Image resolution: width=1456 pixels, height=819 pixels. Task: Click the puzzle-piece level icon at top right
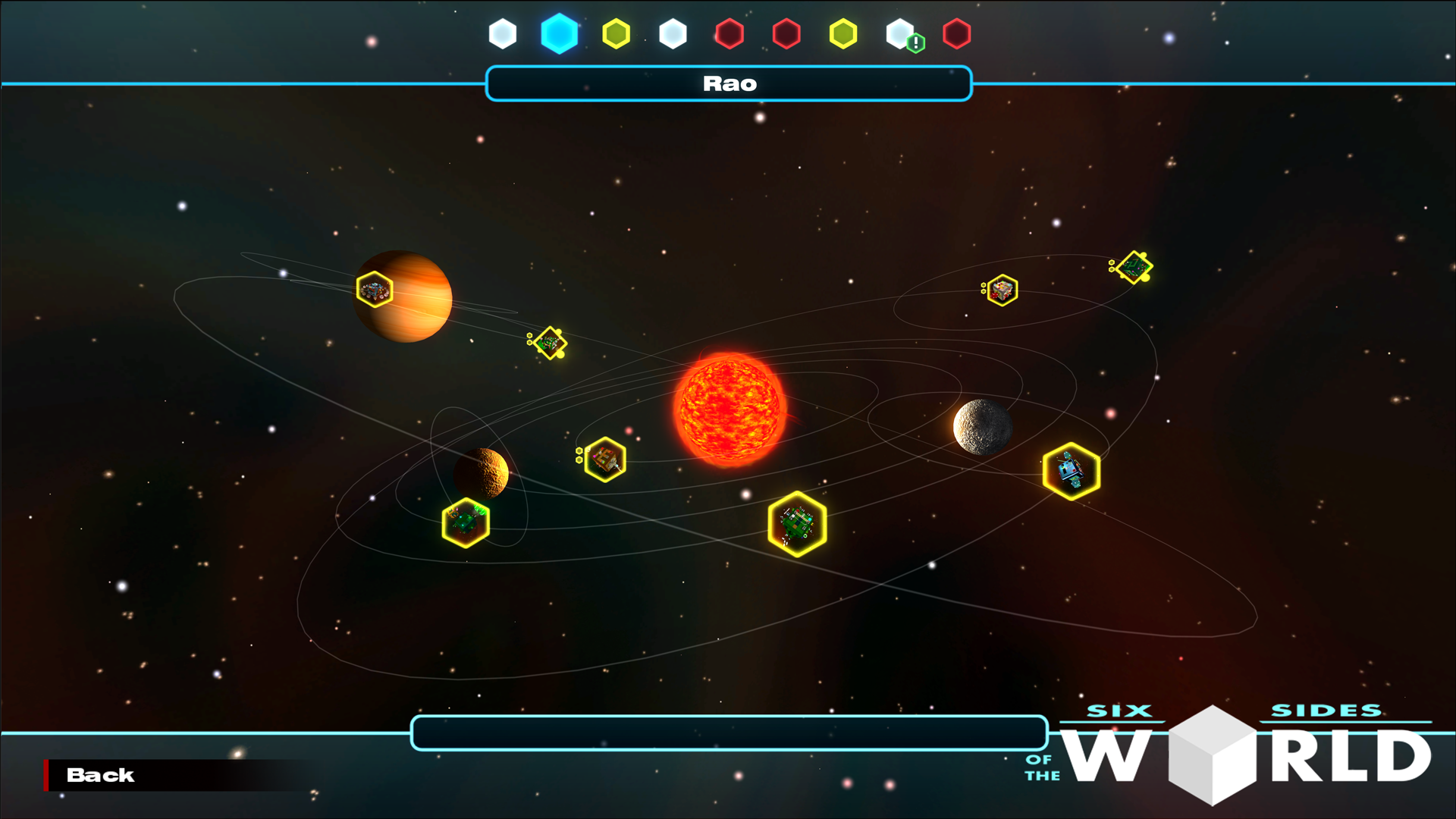coord(1134,265)
